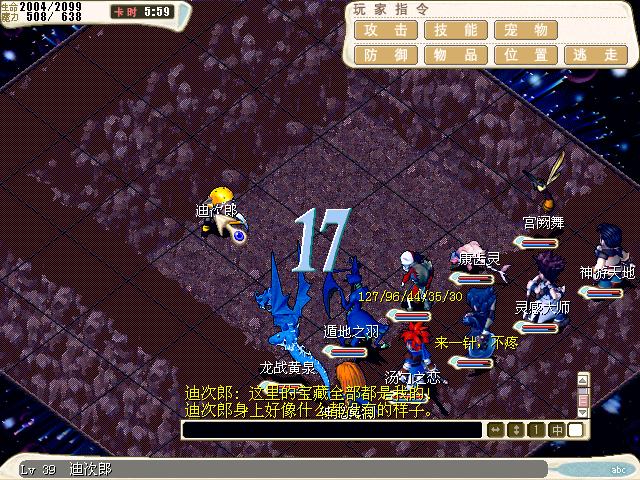Click the abc input mode indicator

[617, 468]
